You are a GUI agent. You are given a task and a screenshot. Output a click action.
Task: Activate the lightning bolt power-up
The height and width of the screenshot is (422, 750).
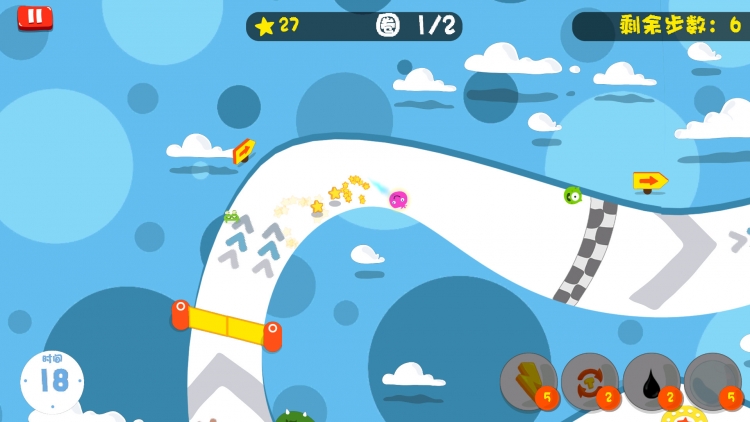coord(528,381)
